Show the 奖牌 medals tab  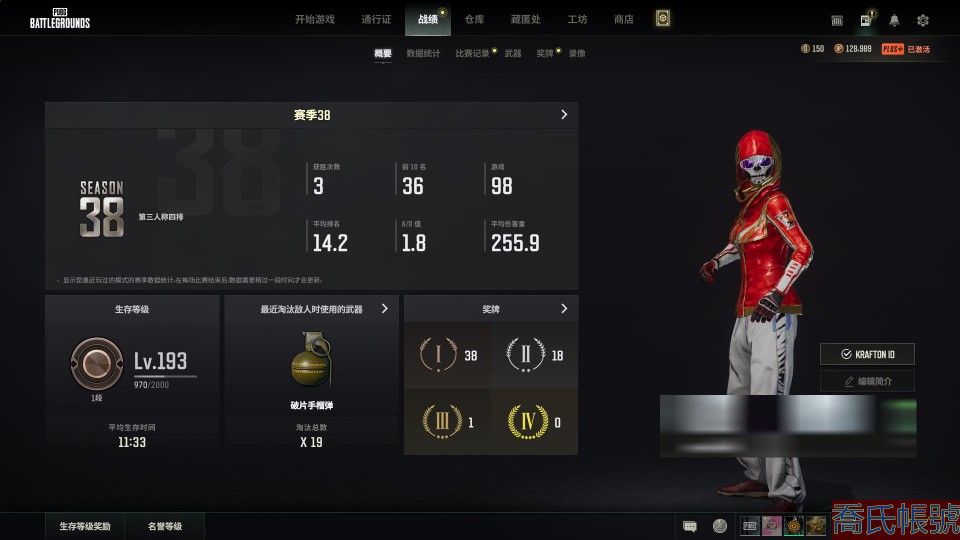pyautogui.click(x=544, y=53)
